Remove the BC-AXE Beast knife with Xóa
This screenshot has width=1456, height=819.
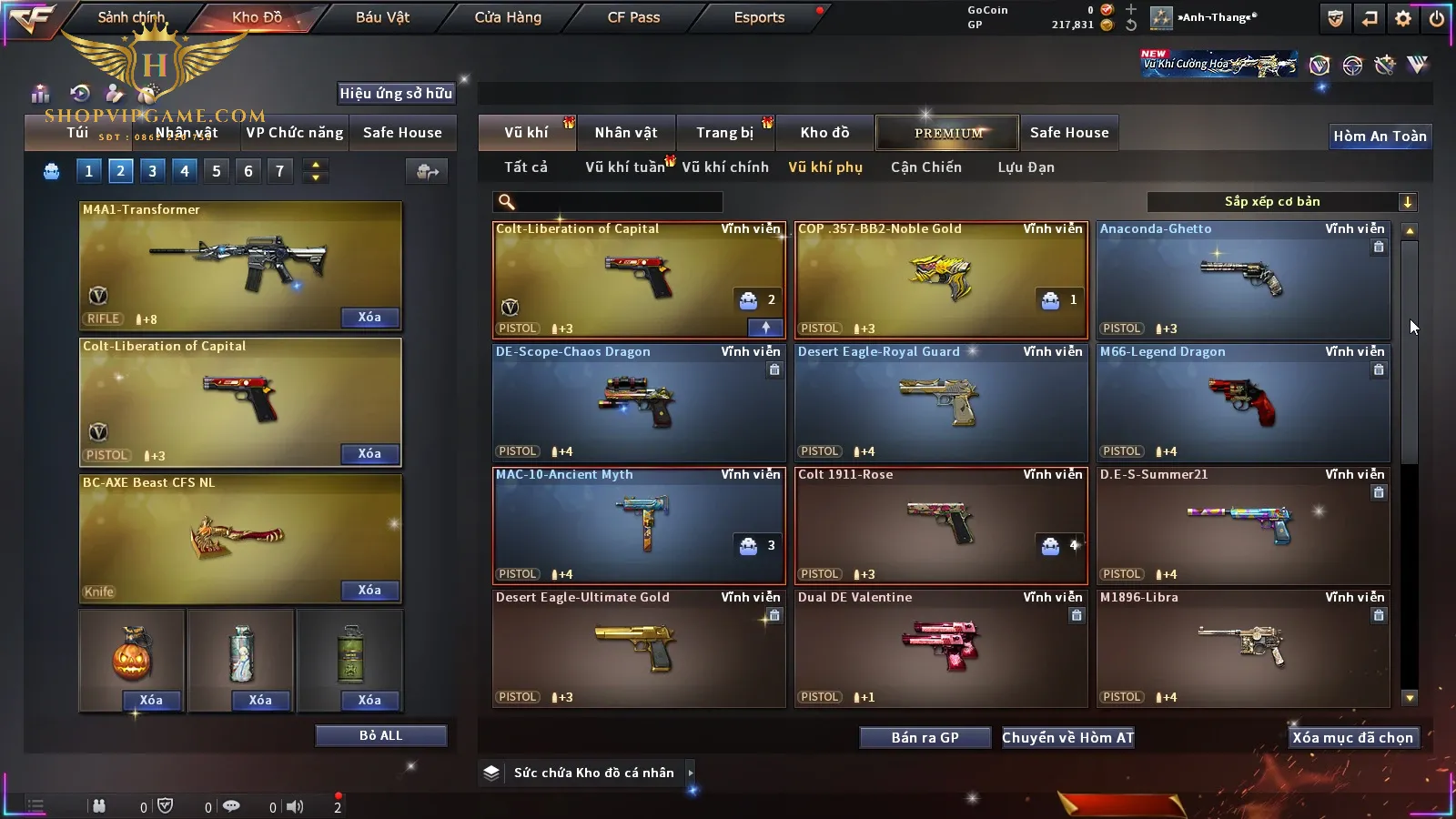click(x=369, y=591)
